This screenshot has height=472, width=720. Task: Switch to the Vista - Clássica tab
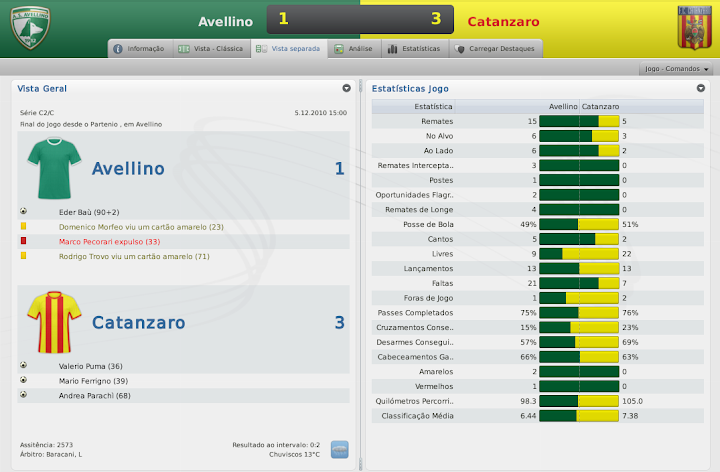click(x=210, y=48)
